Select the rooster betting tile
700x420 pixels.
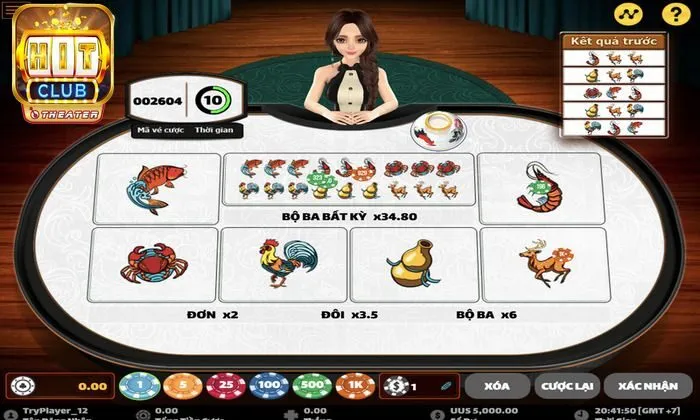(283, 264)
